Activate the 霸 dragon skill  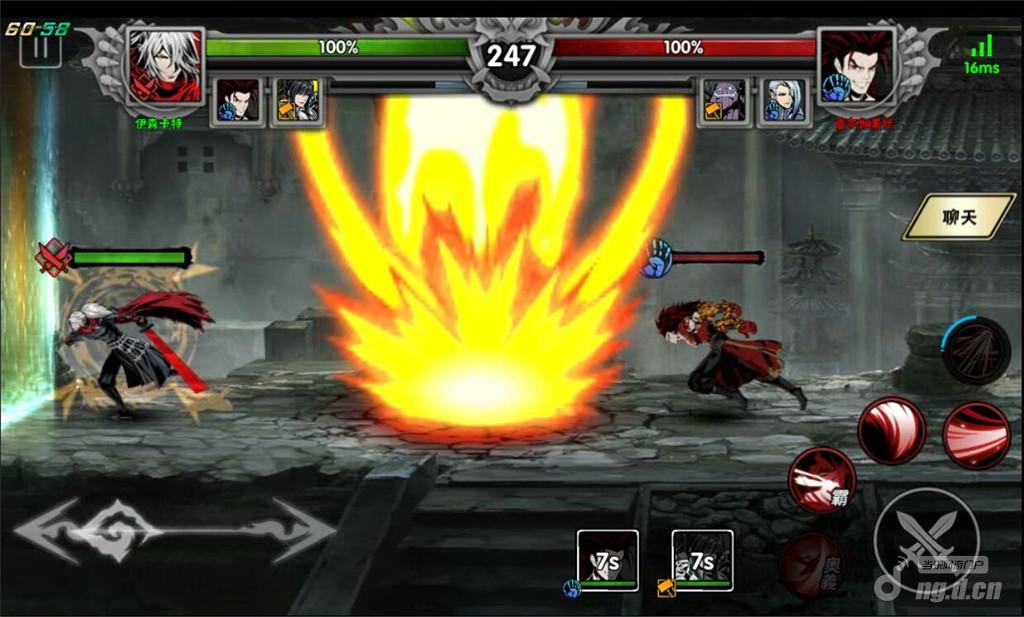821,481
